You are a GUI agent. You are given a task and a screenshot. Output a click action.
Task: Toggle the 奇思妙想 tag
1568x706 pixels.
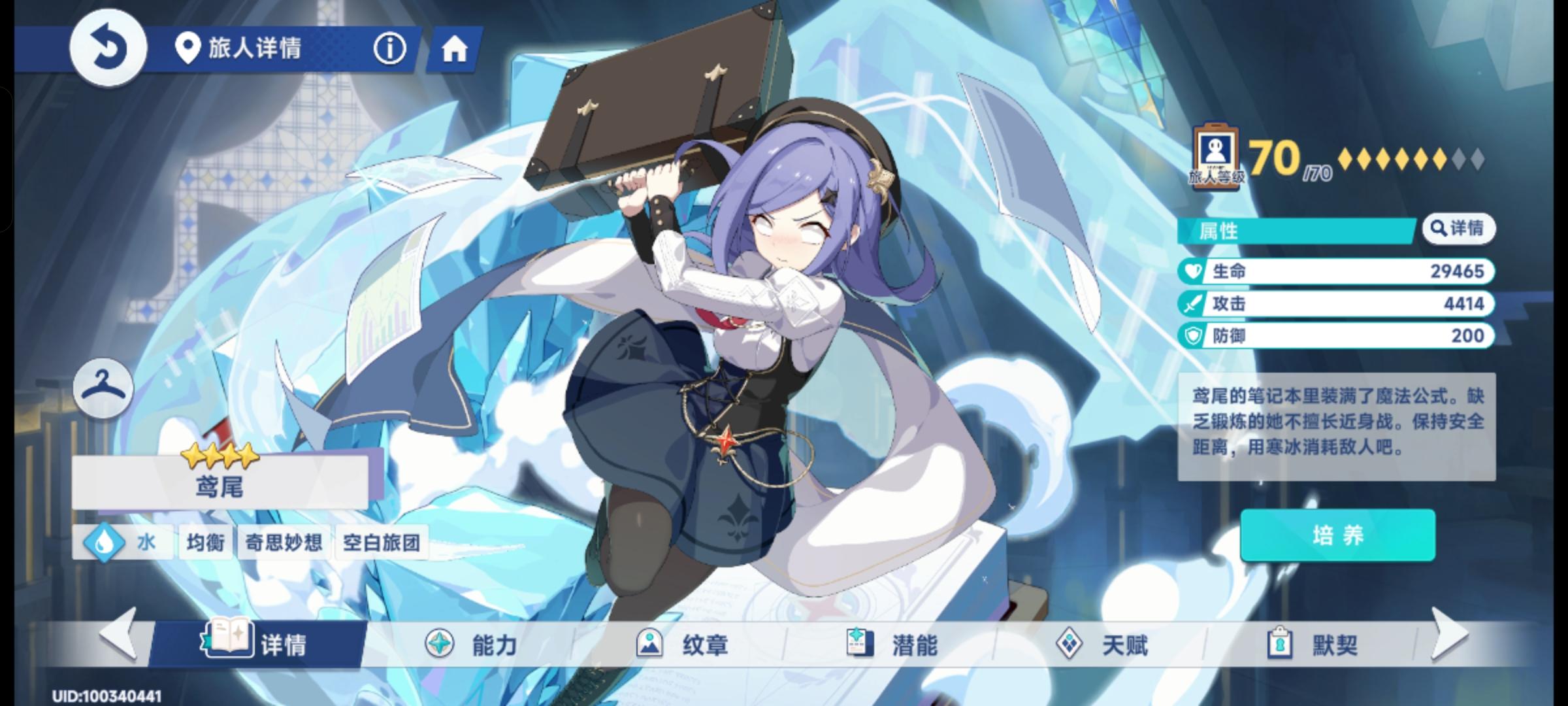(x=283, y=542)
